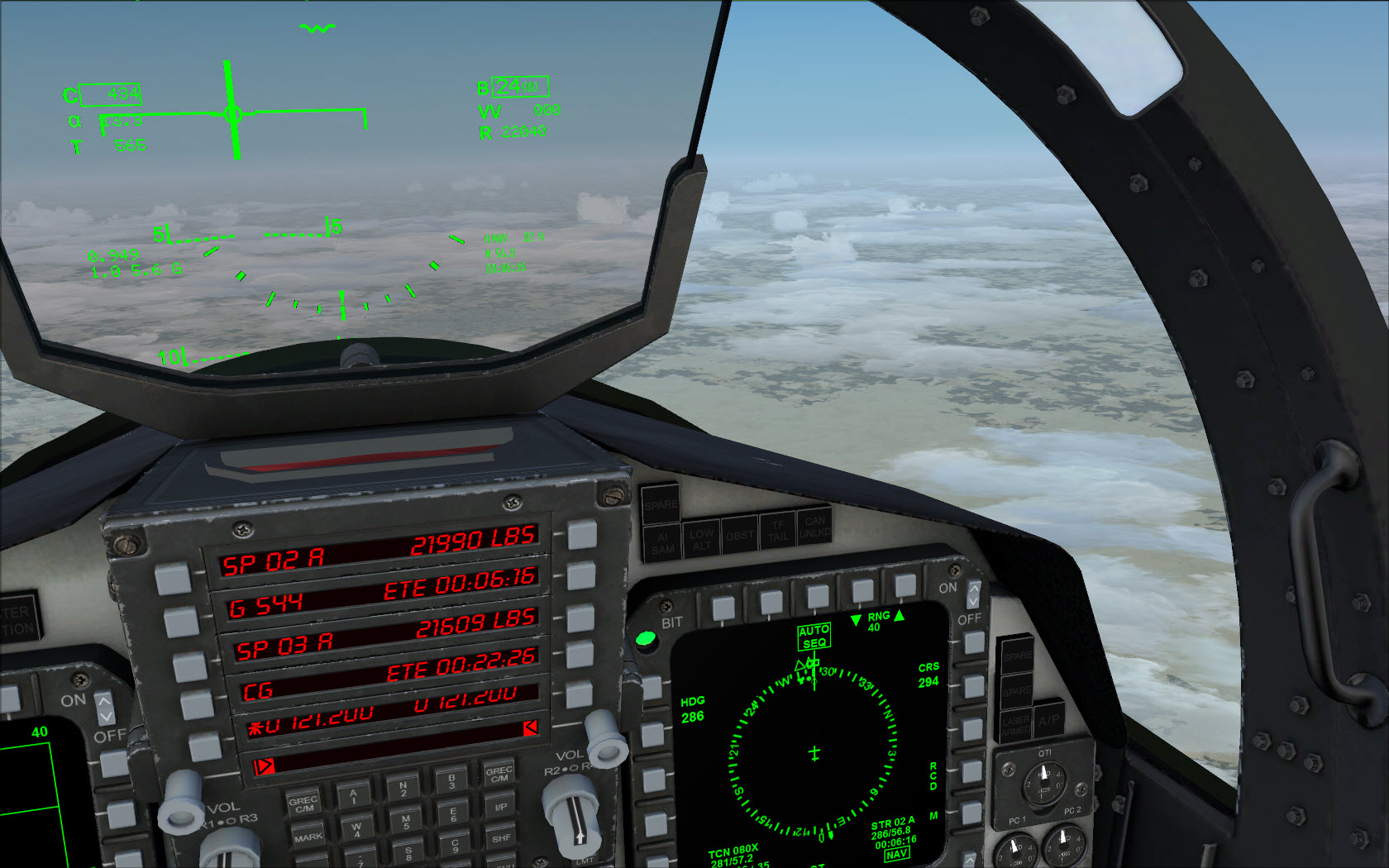Push the display button beside HDG 286
Viewport: 1389px width, 868px height.
pos(652,733)
